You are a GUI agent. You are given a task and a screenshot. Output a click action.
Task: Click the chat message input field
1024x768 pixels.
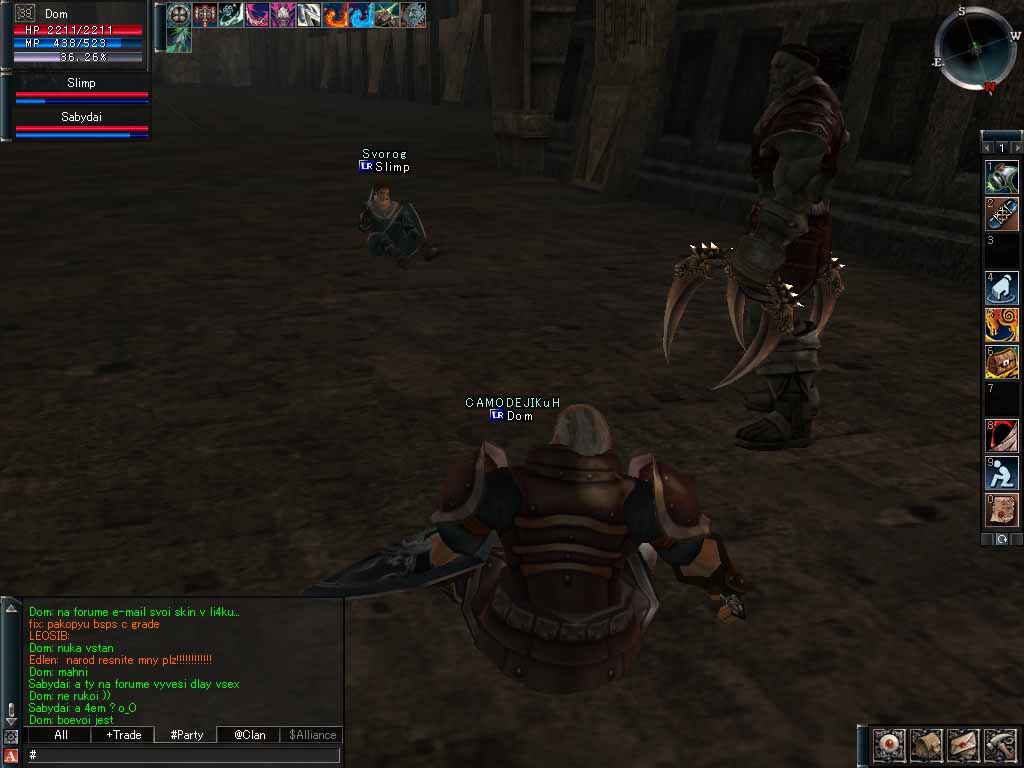[185, 755]
